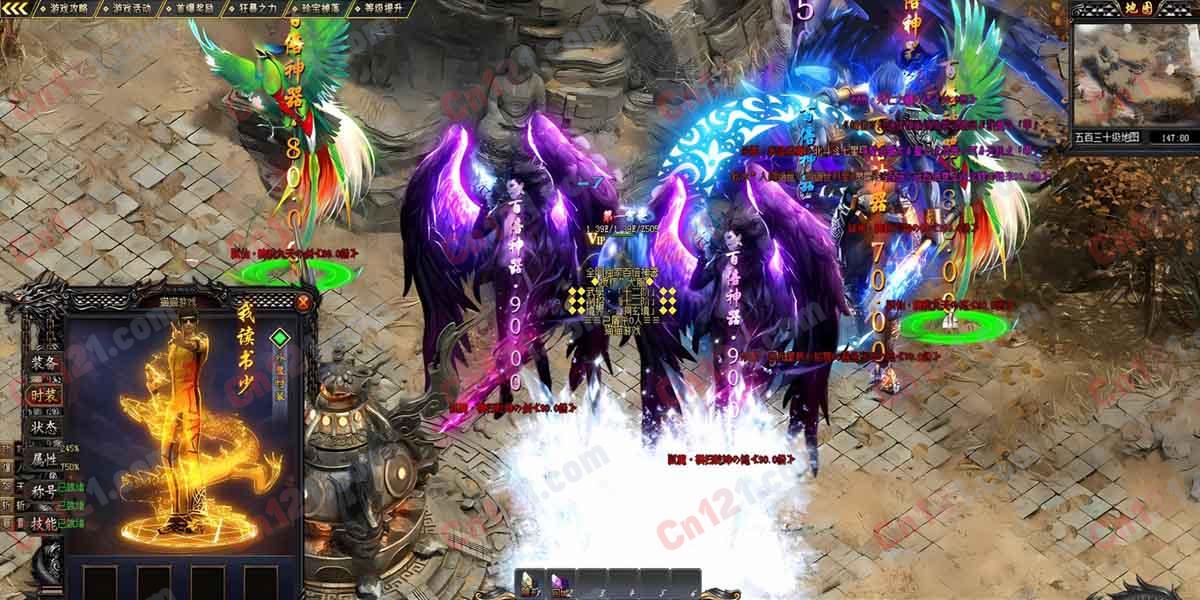Collapse the top menu with the arrow button
This screenshot has width=1200, height=600.
[x=15, y=8]
